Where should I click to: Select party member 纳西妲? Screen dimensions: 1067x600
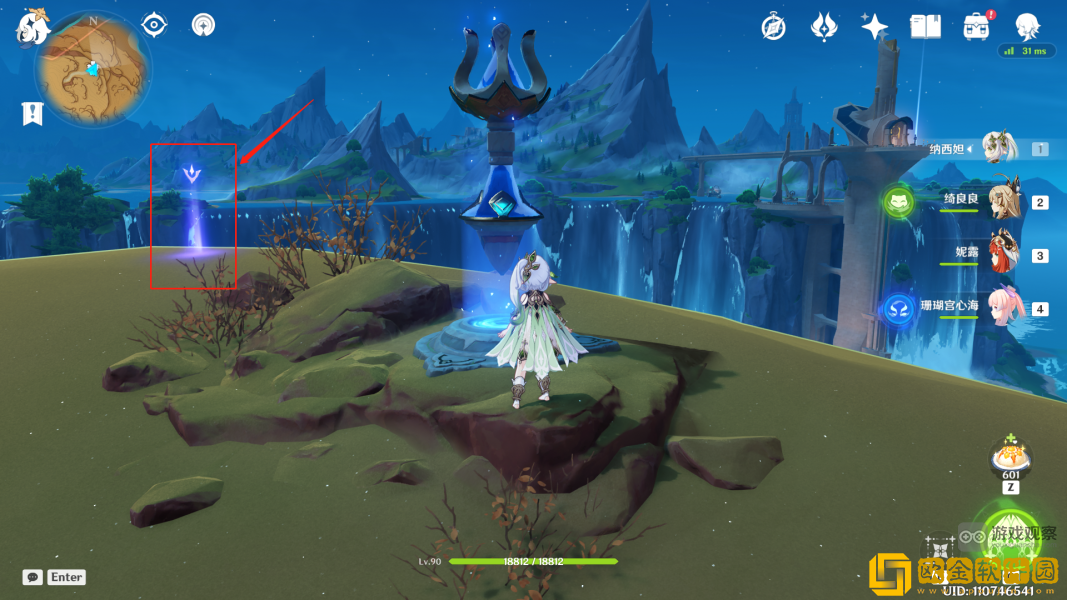tap(998, 149)
